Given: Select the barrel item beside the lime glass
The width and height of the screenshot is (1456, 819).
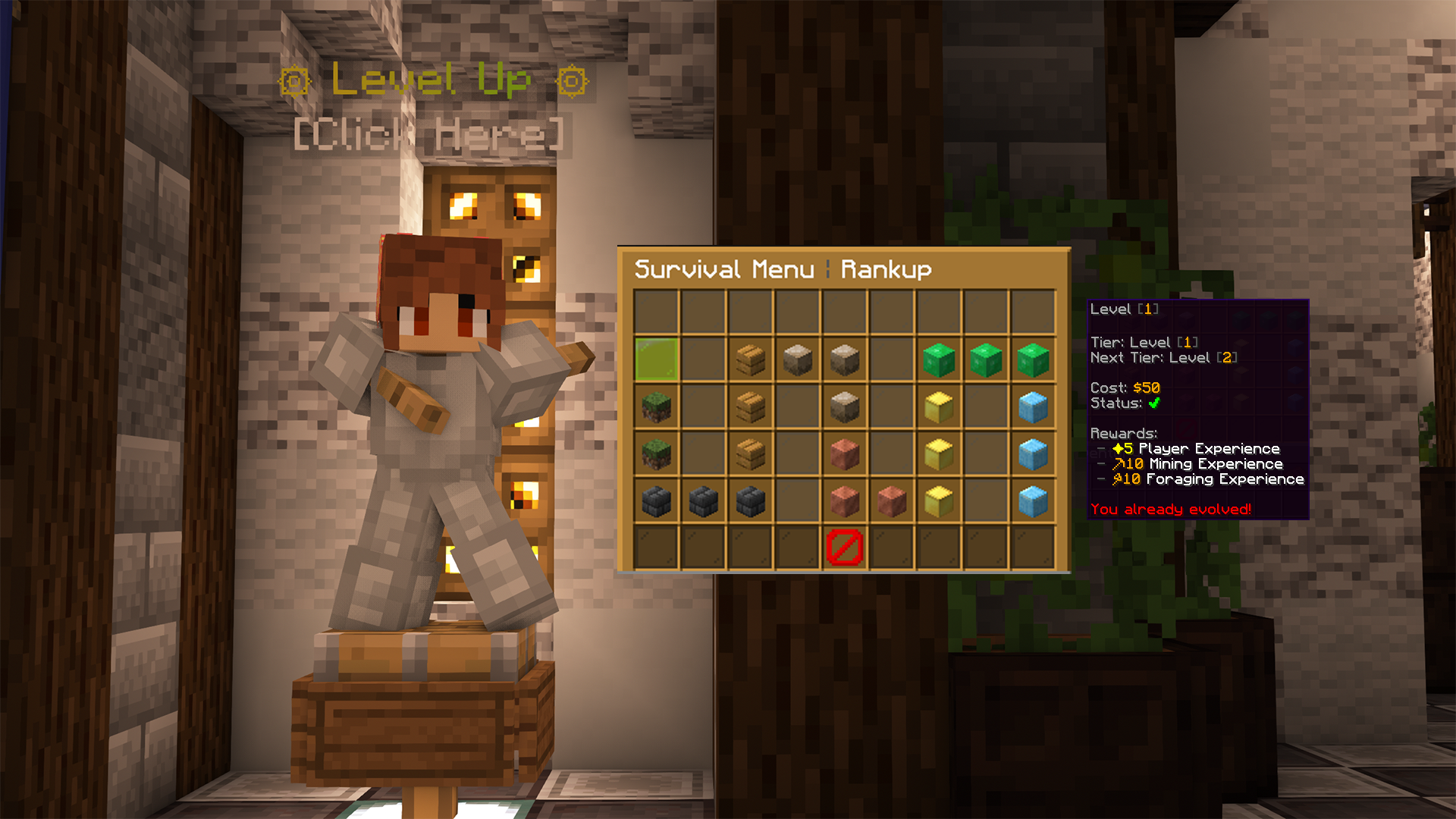Looking at the screenshot, I should pyautogui.click(x=749, y=360).
